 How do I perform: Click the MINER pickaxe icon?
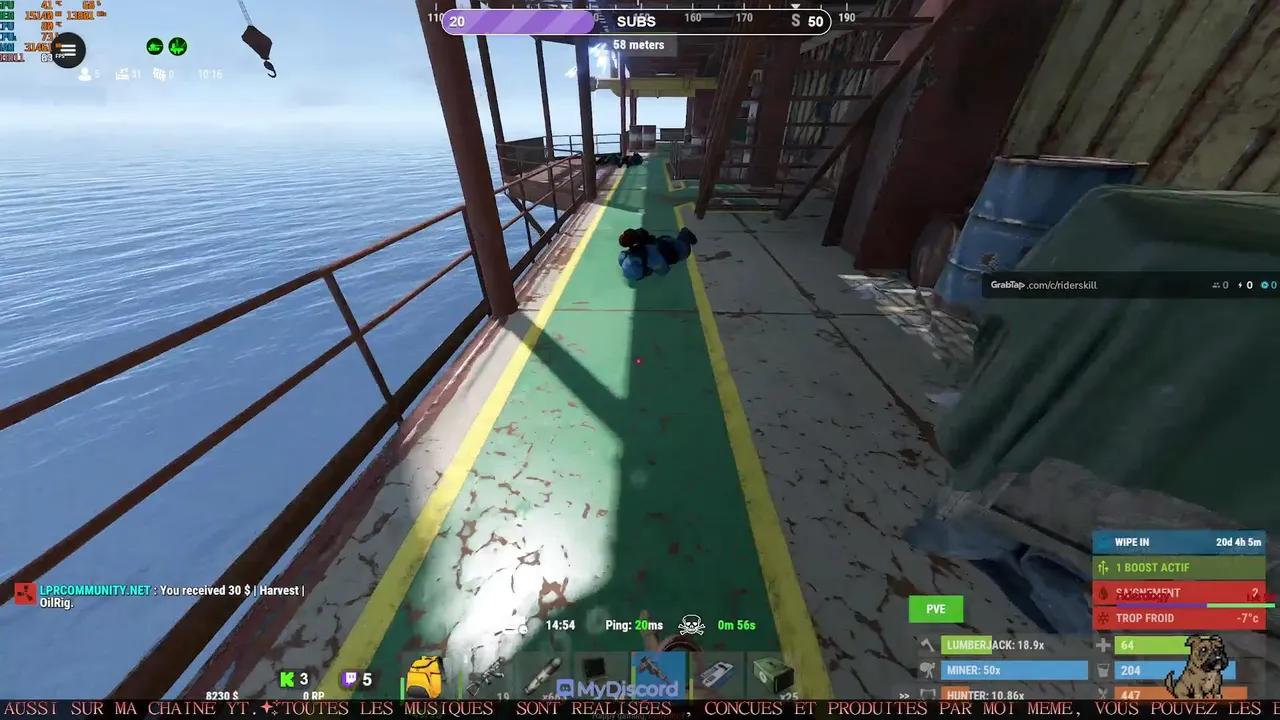(x=926, y=671)
